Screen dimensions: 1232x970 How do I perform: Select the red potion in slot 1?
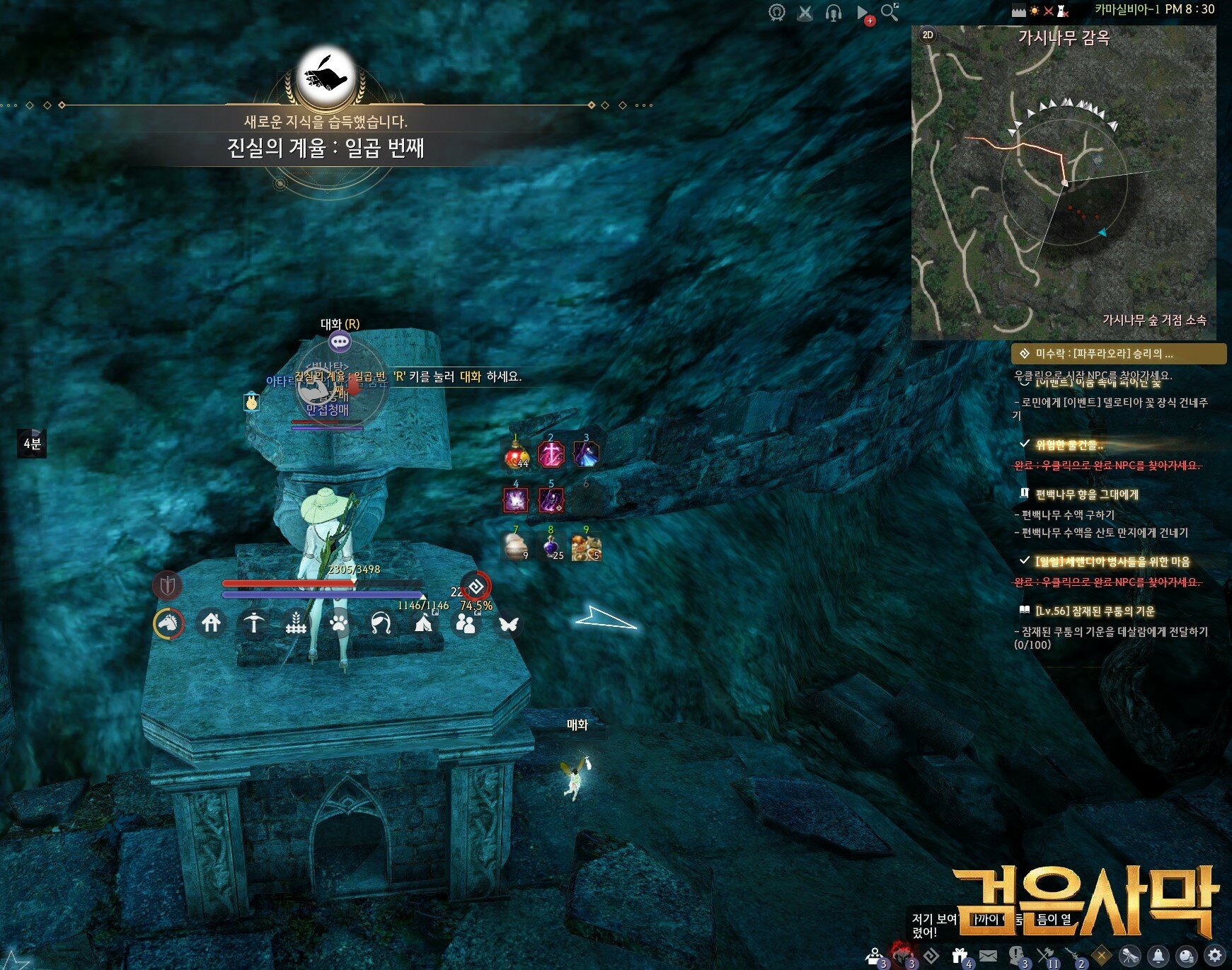[x=517, y=455]
